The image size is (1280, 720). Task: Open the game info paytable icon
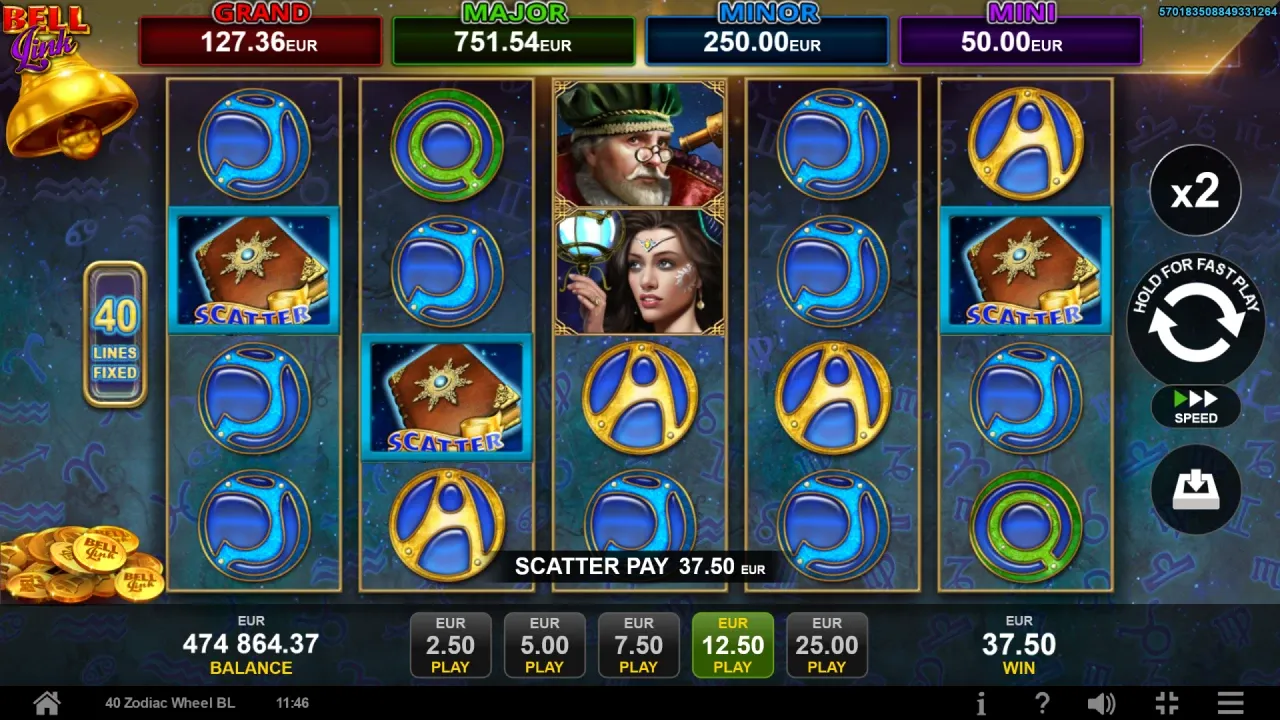point(981,703)
